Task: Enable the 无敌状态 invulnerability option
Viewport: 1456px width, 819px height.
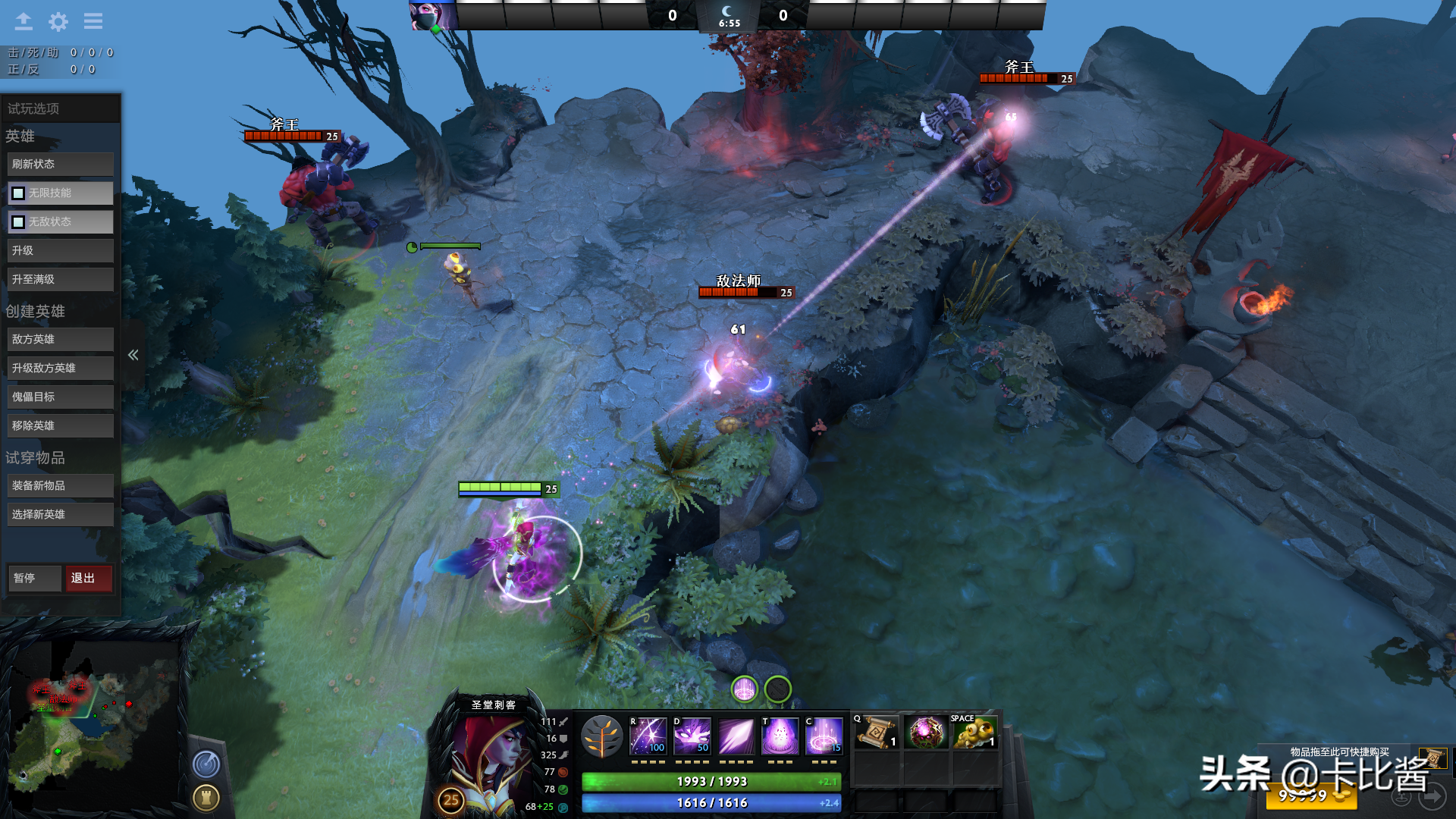Action: (x=18, y=222)
